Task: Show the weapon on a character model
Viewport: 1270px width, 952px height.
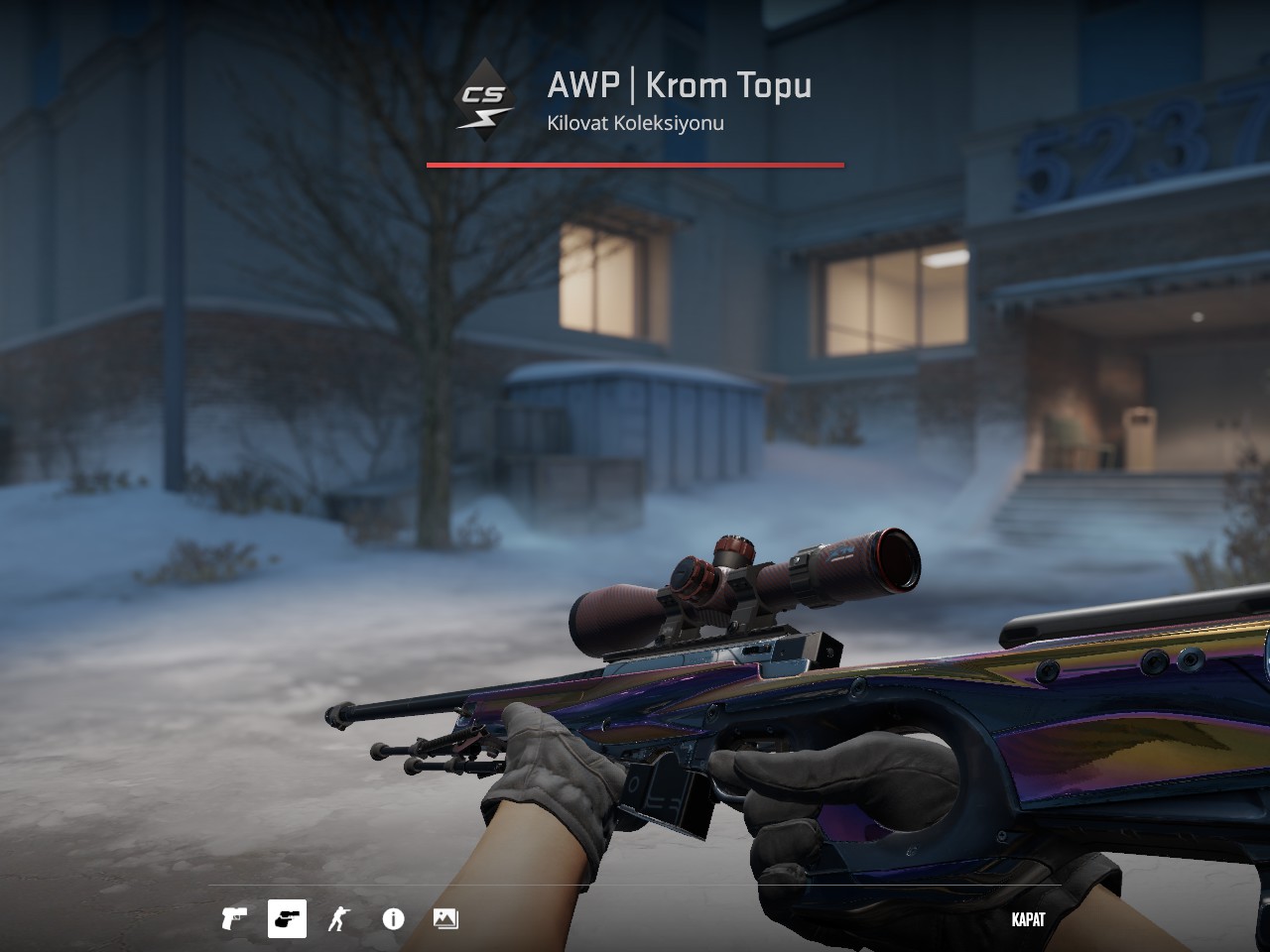Action: 339,919
